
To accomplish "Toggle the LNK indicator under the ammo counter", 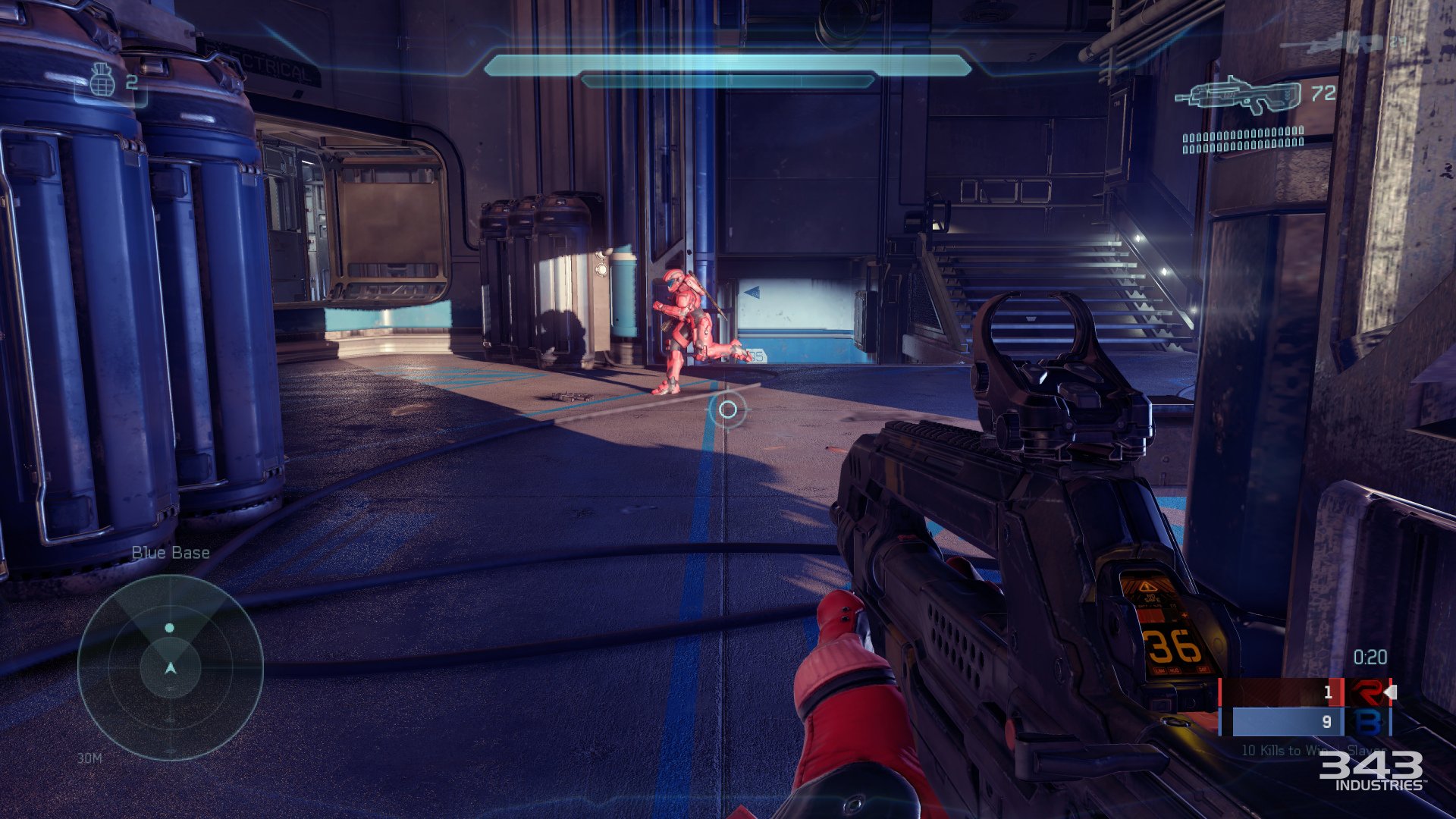I will click(x=1159, y=669).
